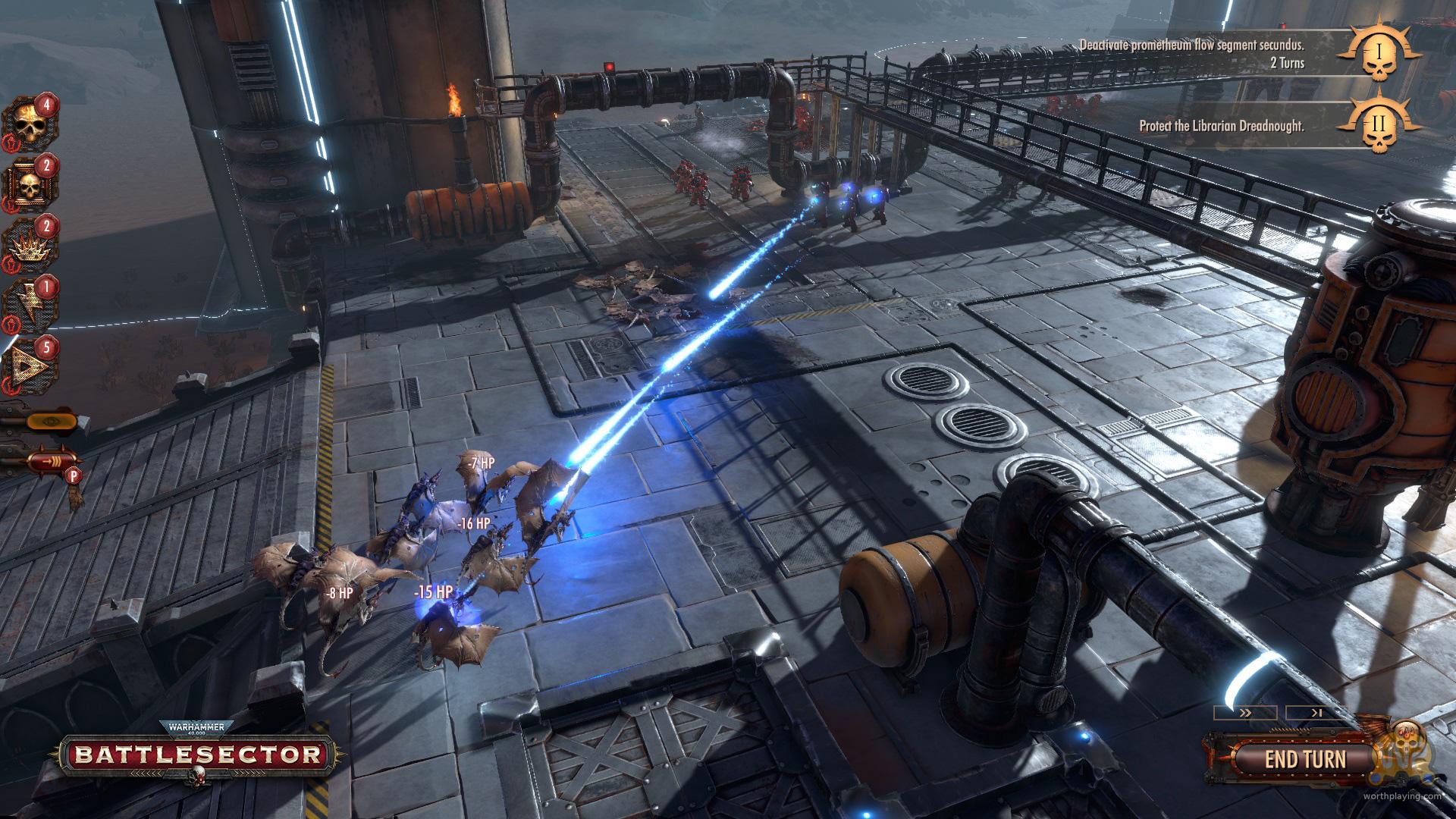Toggle the orange eye visibility button
Image resolution: width=1456 pixels, height=819 pixels.
50,419
